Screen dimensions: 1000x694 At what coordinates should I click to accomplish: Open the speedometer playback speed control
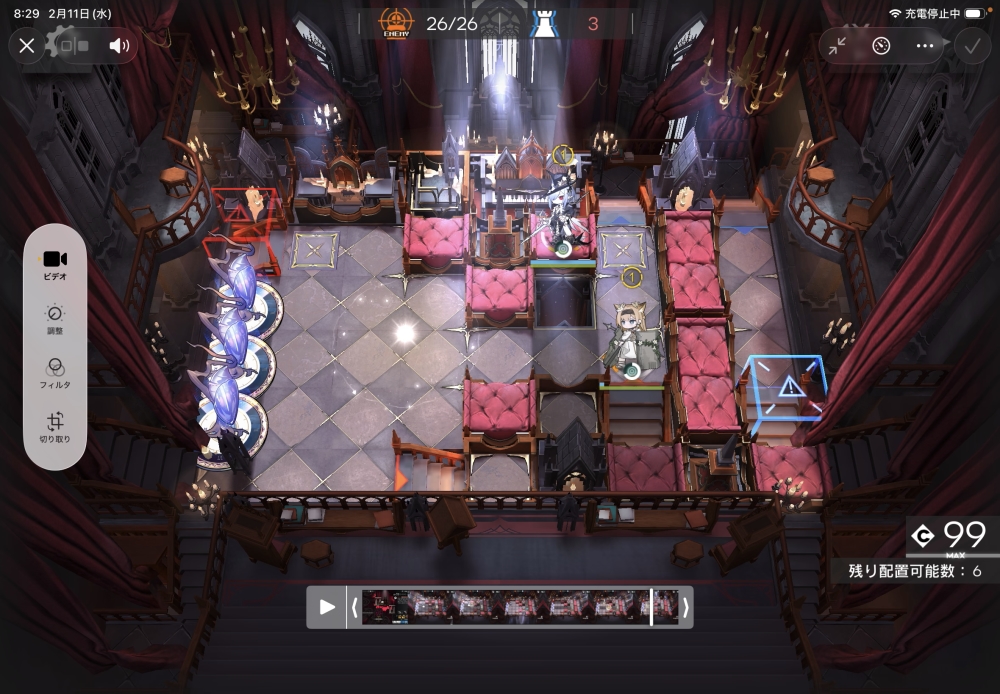click(881, 46)
